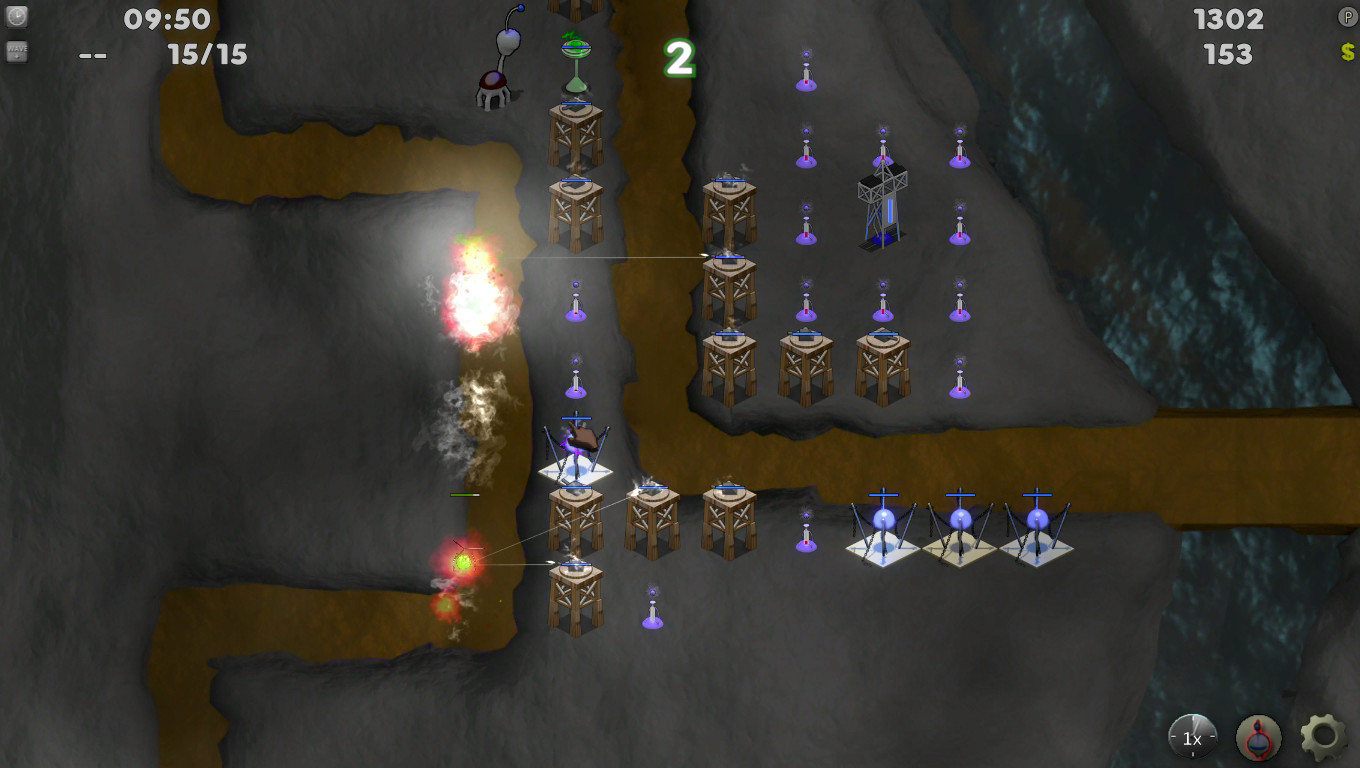Click the WAVE icon to call next wave

(x=16, y=53)
